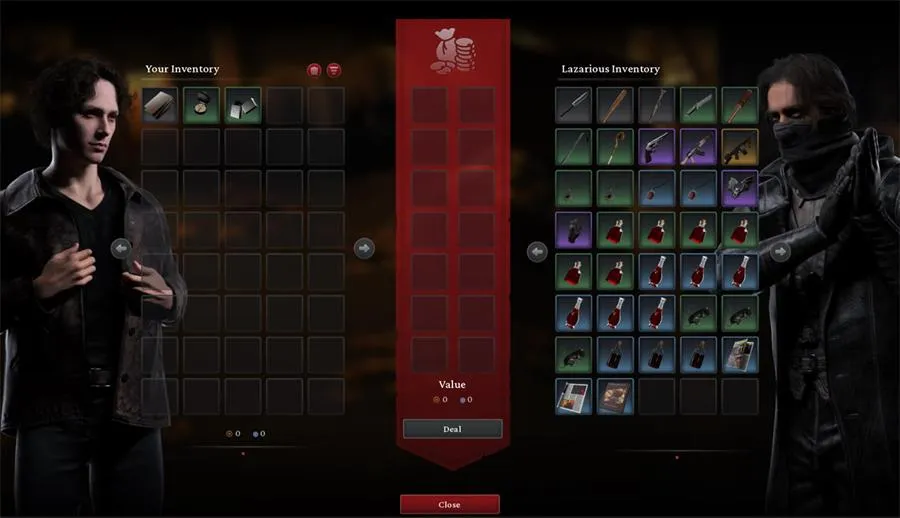Viewport: 900px width, 518px height.
Task: Click the right arrow over the masked trader
Action: (x=779, y=252)
